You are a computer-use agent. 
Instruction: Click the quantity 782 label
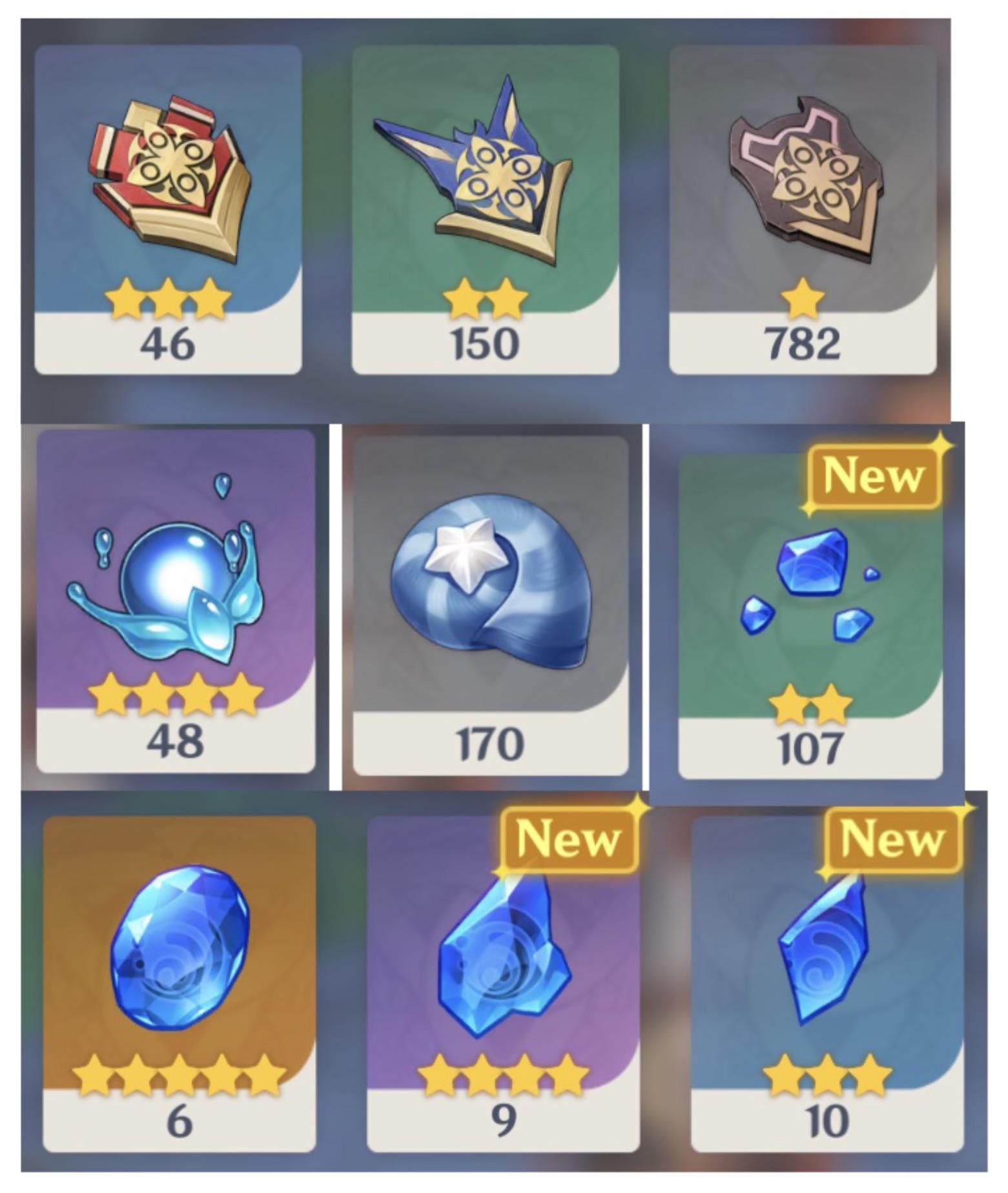pyautogui.click(x=803, y=345)
